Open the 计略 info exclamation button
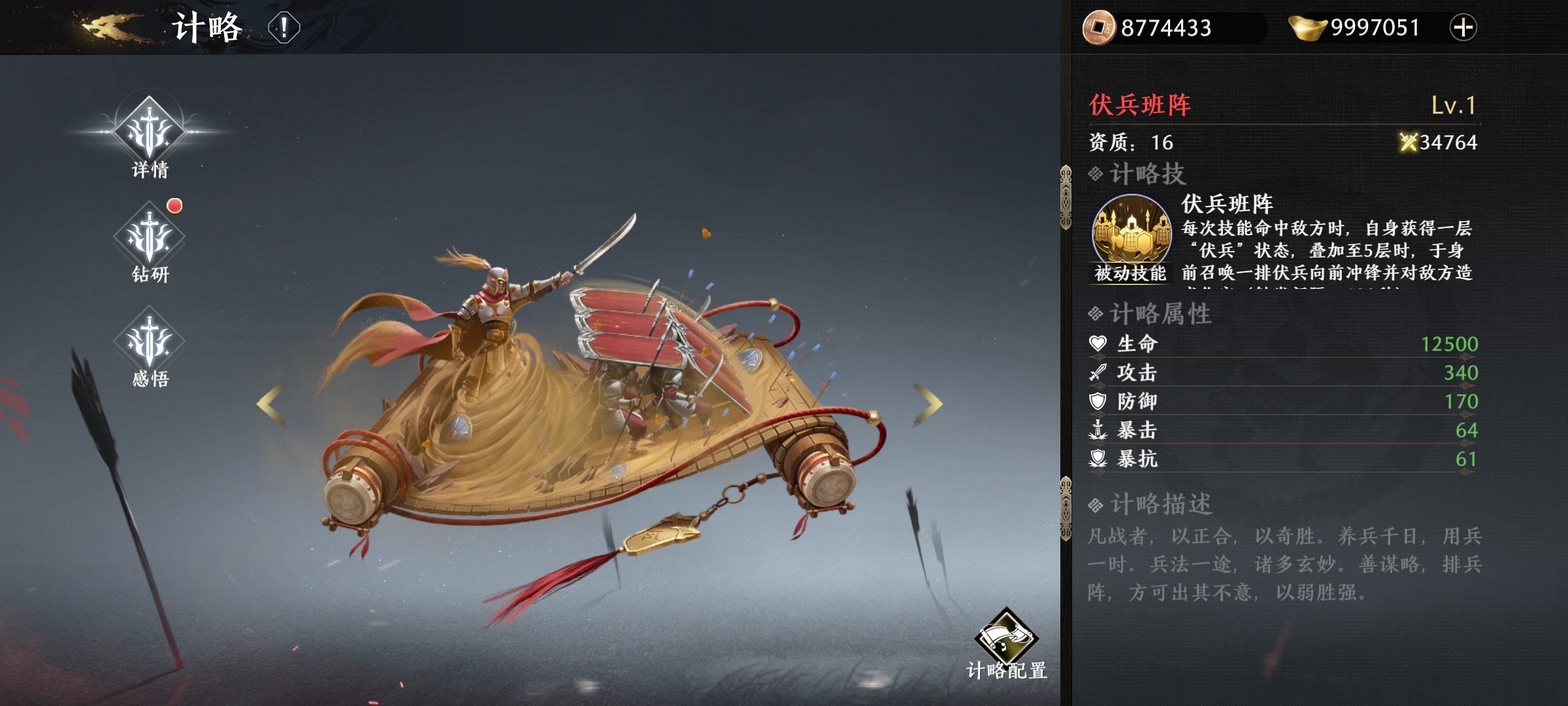This screenshot has height=706, width=1568. (x=284, y=28)
